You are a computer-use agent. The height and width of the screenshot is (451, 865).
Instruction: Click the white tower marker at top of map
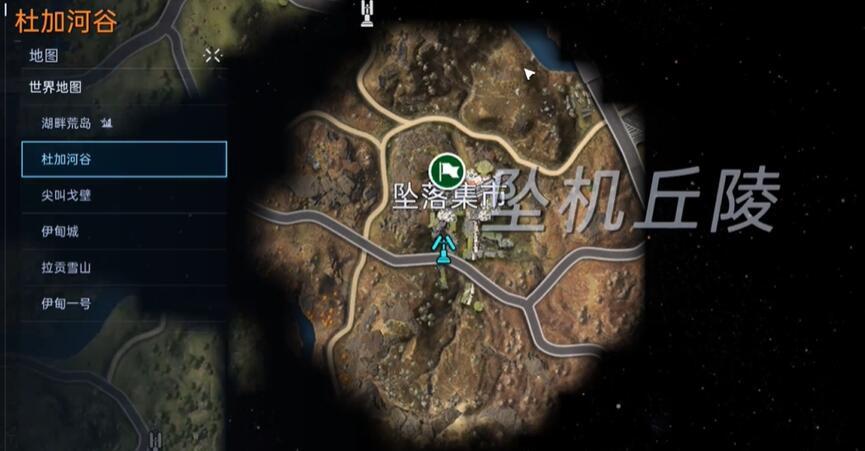[x=367, y=12]
